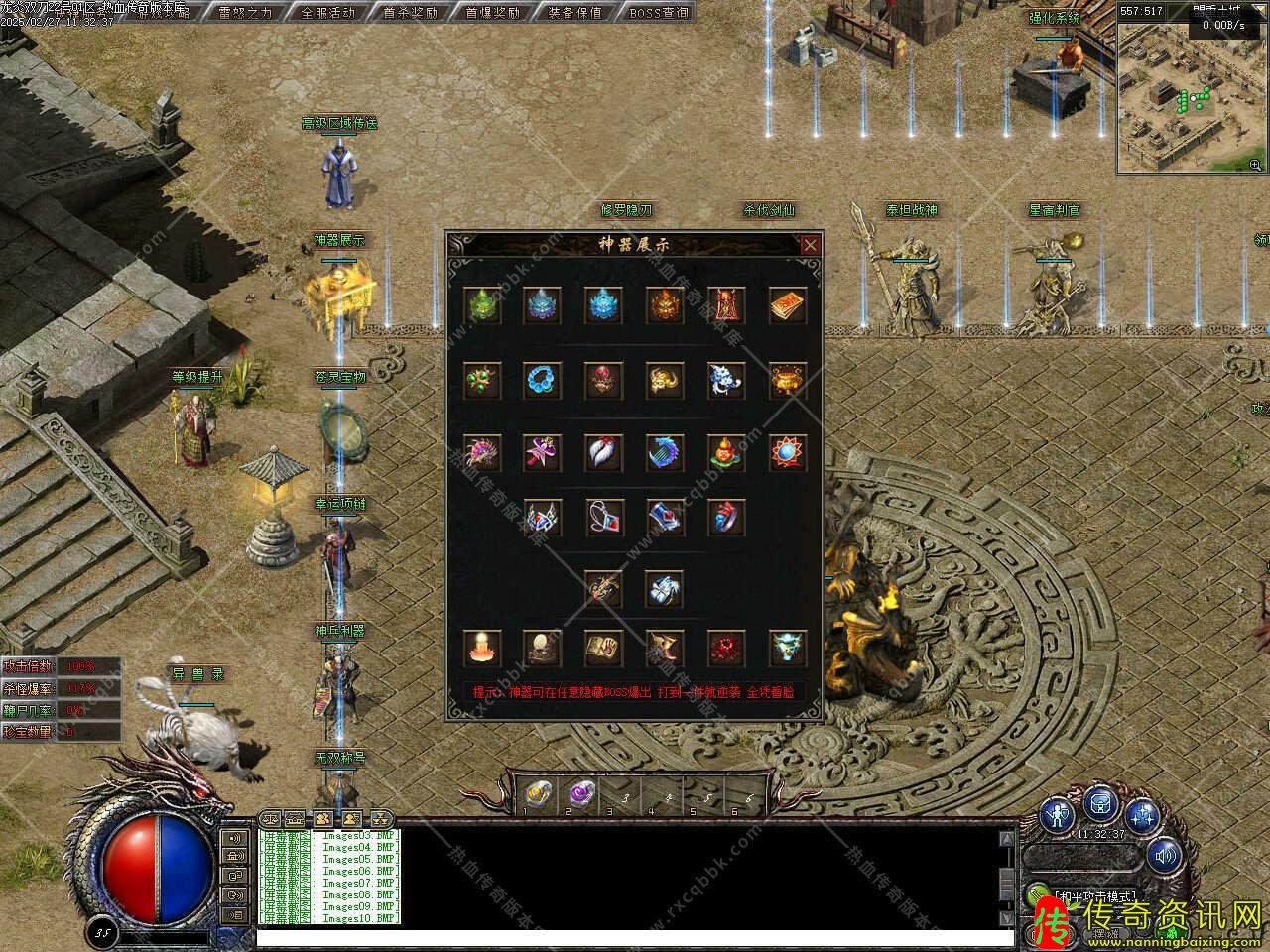The image size is (1270, 952).
Task: Use the purple item in hotbar slot two
Action: tap(578, 792)
